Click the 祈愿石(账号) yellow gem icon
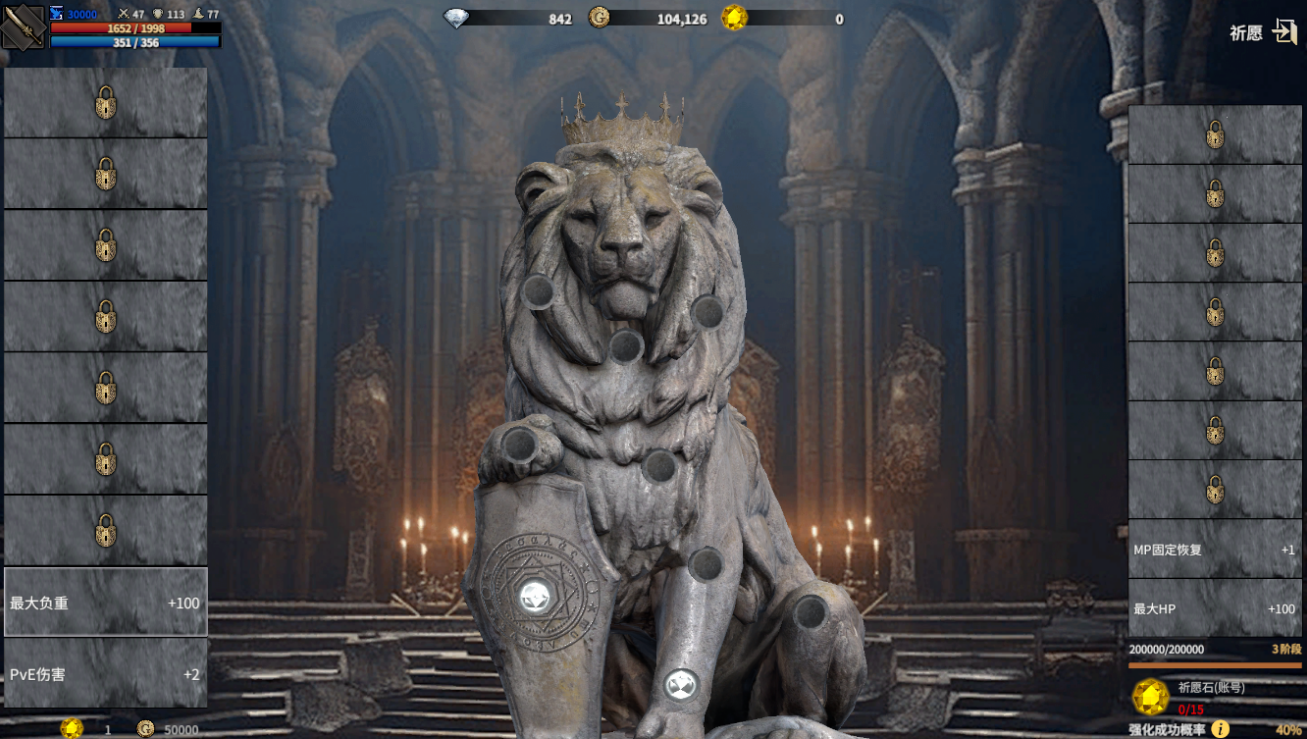The height and width of the screenshot is (739, 1307). pos(1150,697)
